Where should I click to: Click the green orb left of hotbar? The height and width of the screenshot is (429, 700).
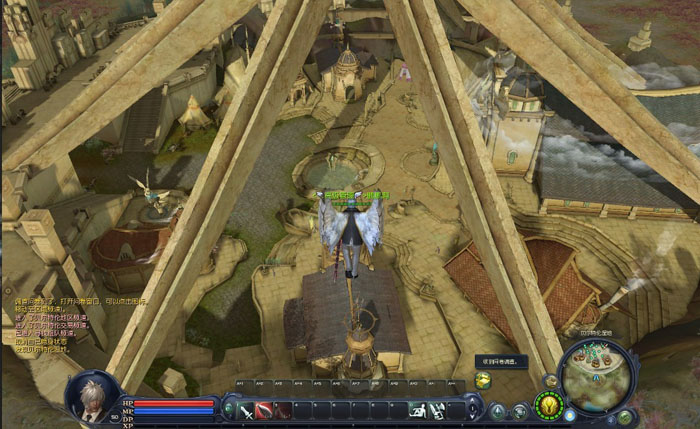[x=230, y=407]
